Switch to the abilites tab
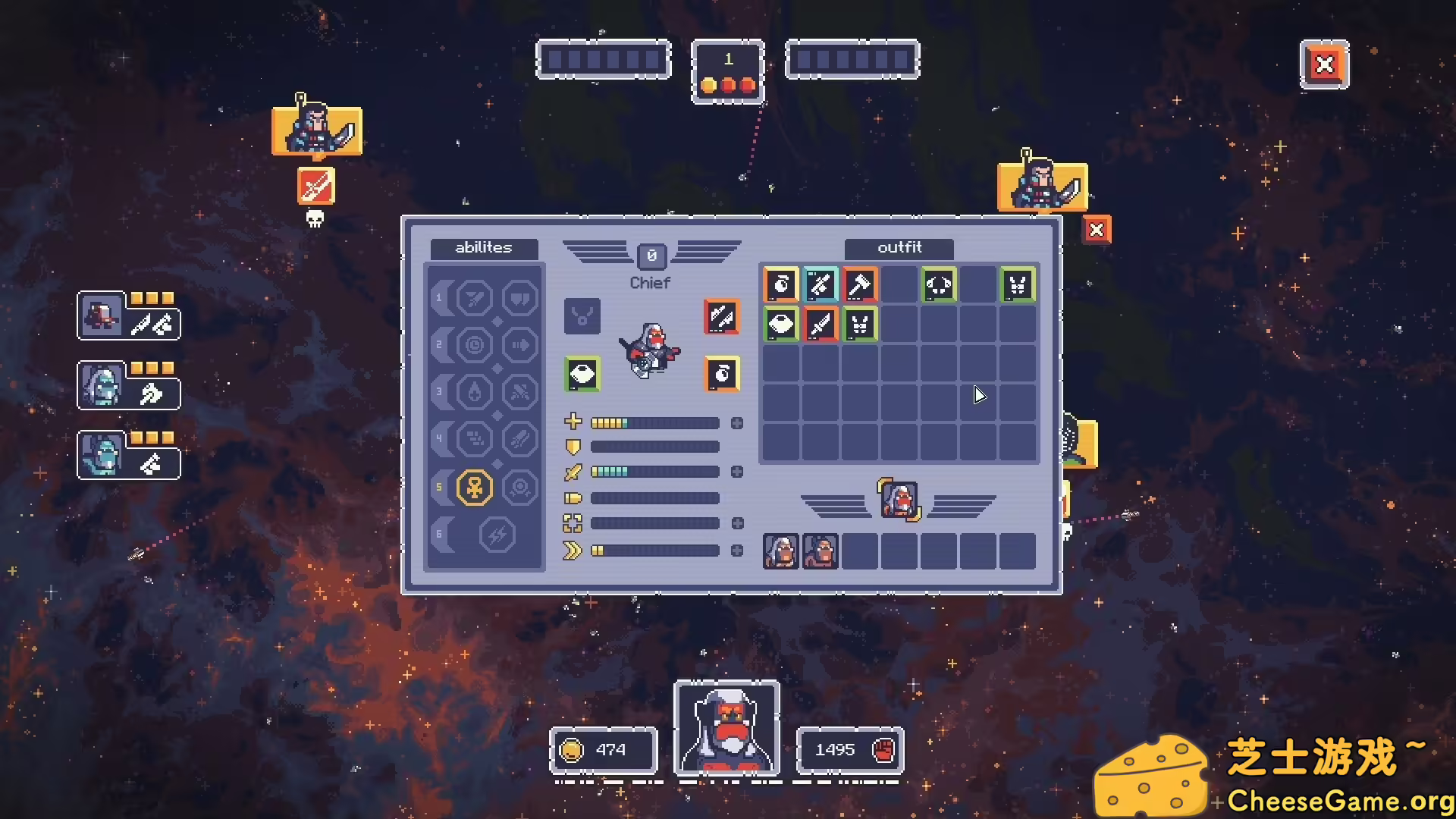Image resolution: width=1456 pixels, height=819 pixels. click(483, 248)
